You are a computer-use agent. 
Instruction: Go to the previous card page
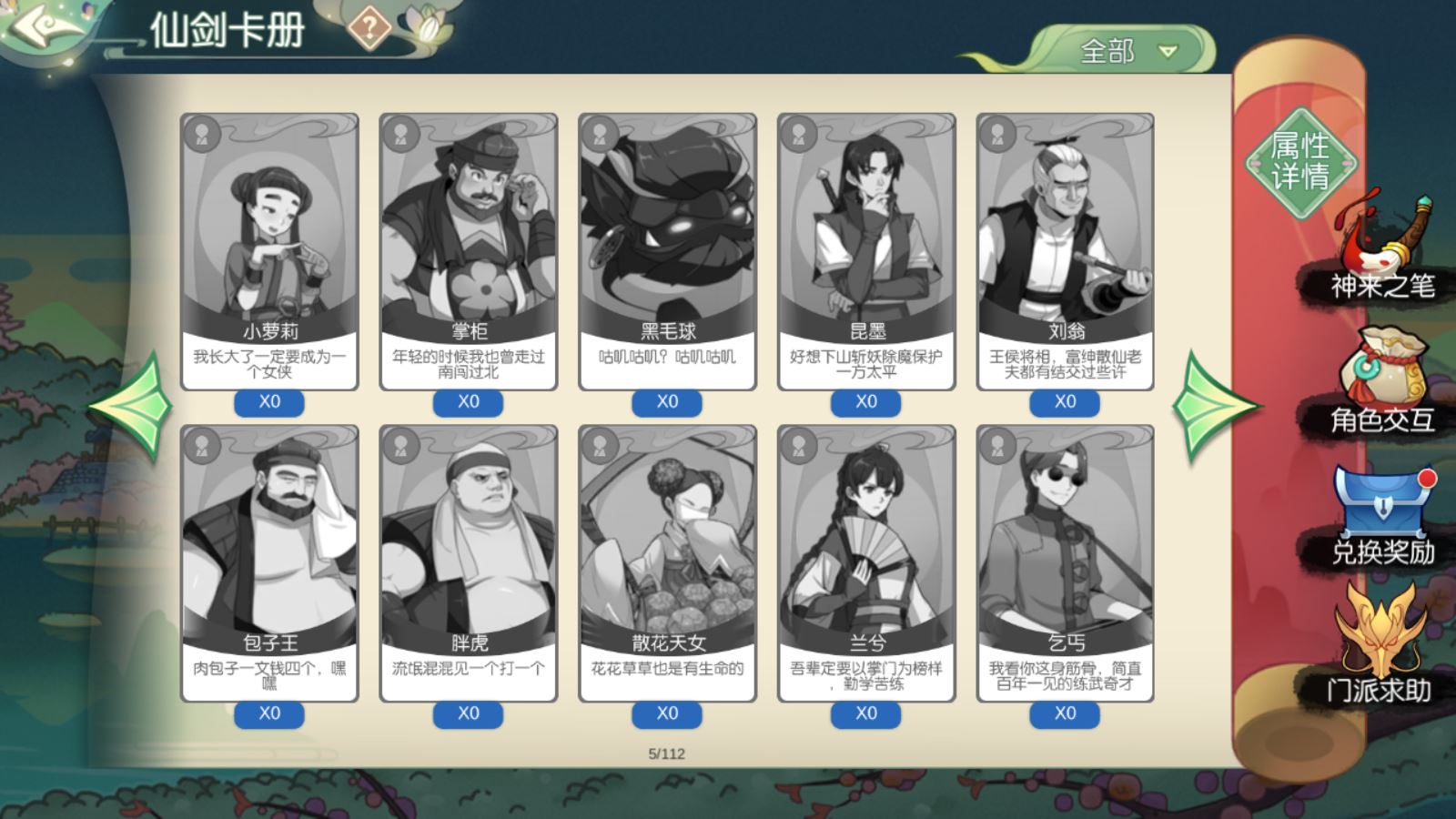click(x=133, y=406)
